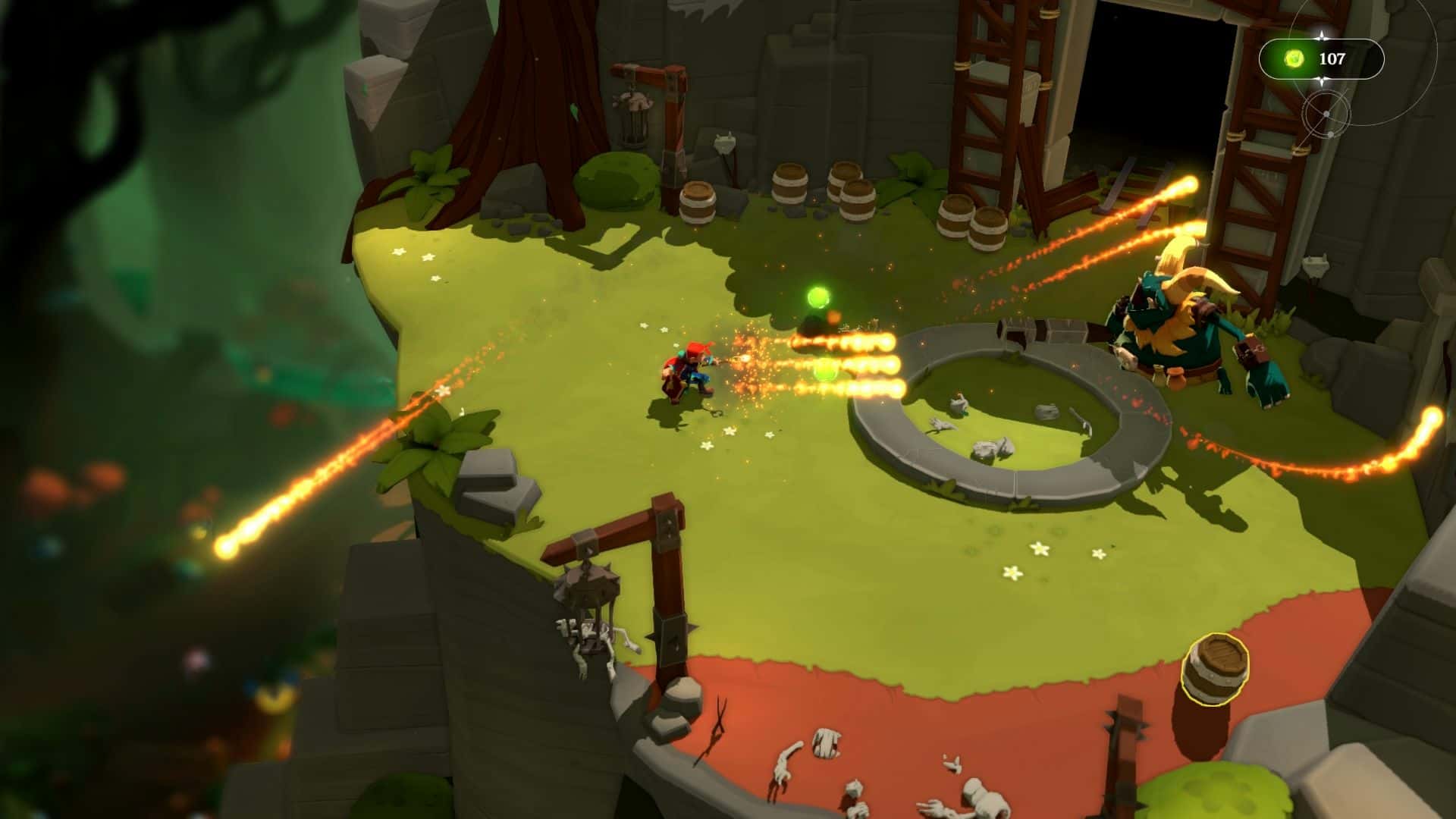Click the sparkle marker on the currency frame
Image resolution: width=1456 pixels, height=819 pixels.
[1322, 80]
